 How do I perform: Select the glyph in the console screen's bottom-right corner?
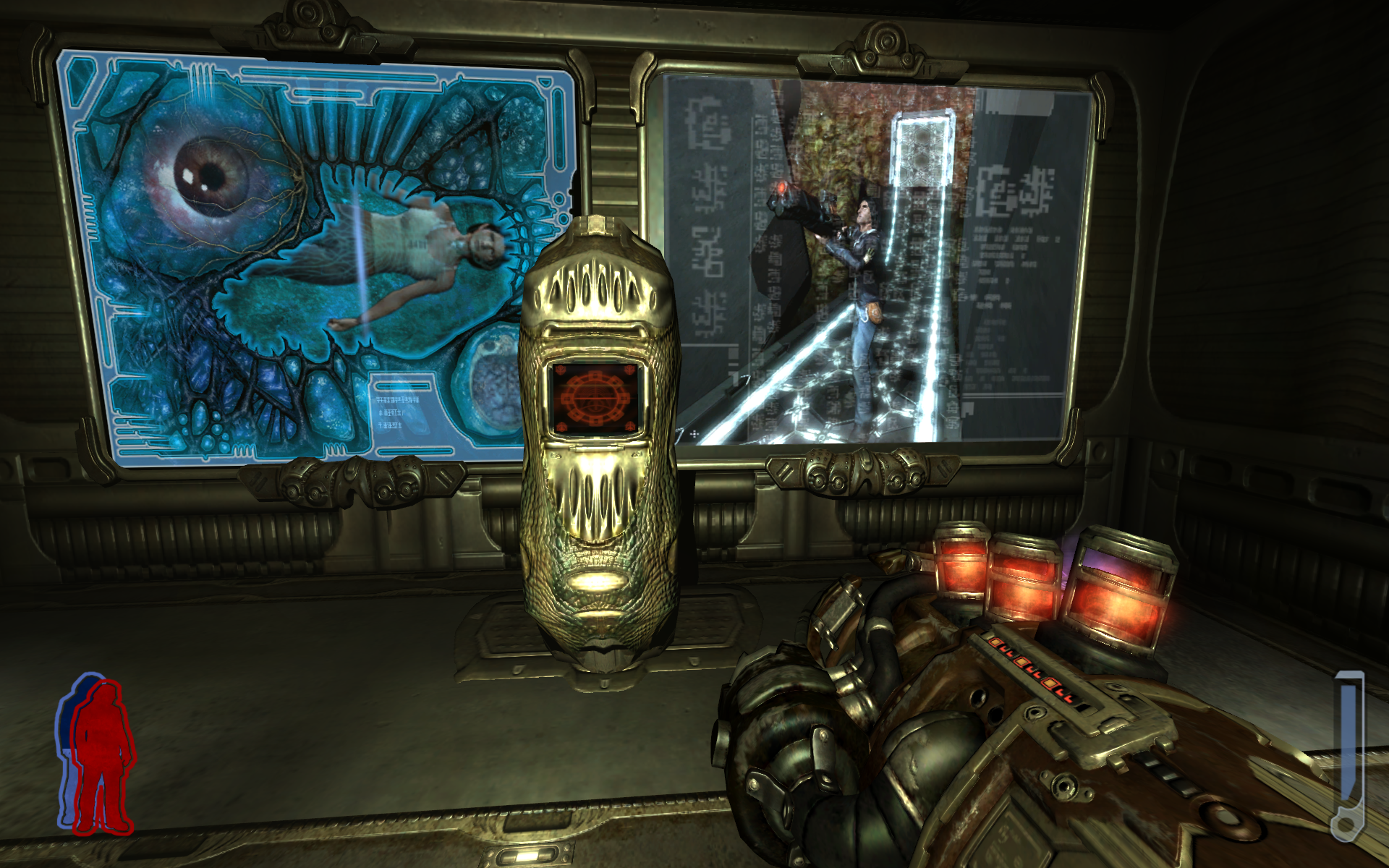(631, 427)
